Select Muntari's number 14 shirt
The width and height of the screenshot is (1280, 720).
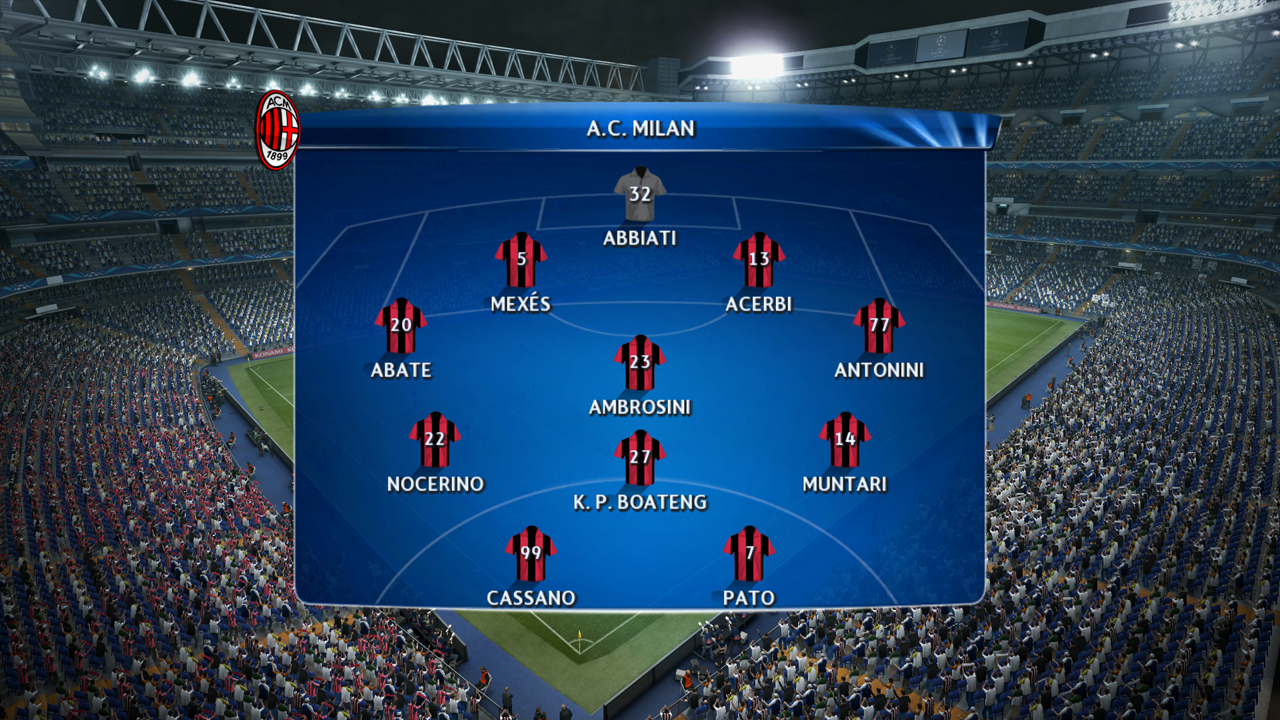tap(845, 441)
